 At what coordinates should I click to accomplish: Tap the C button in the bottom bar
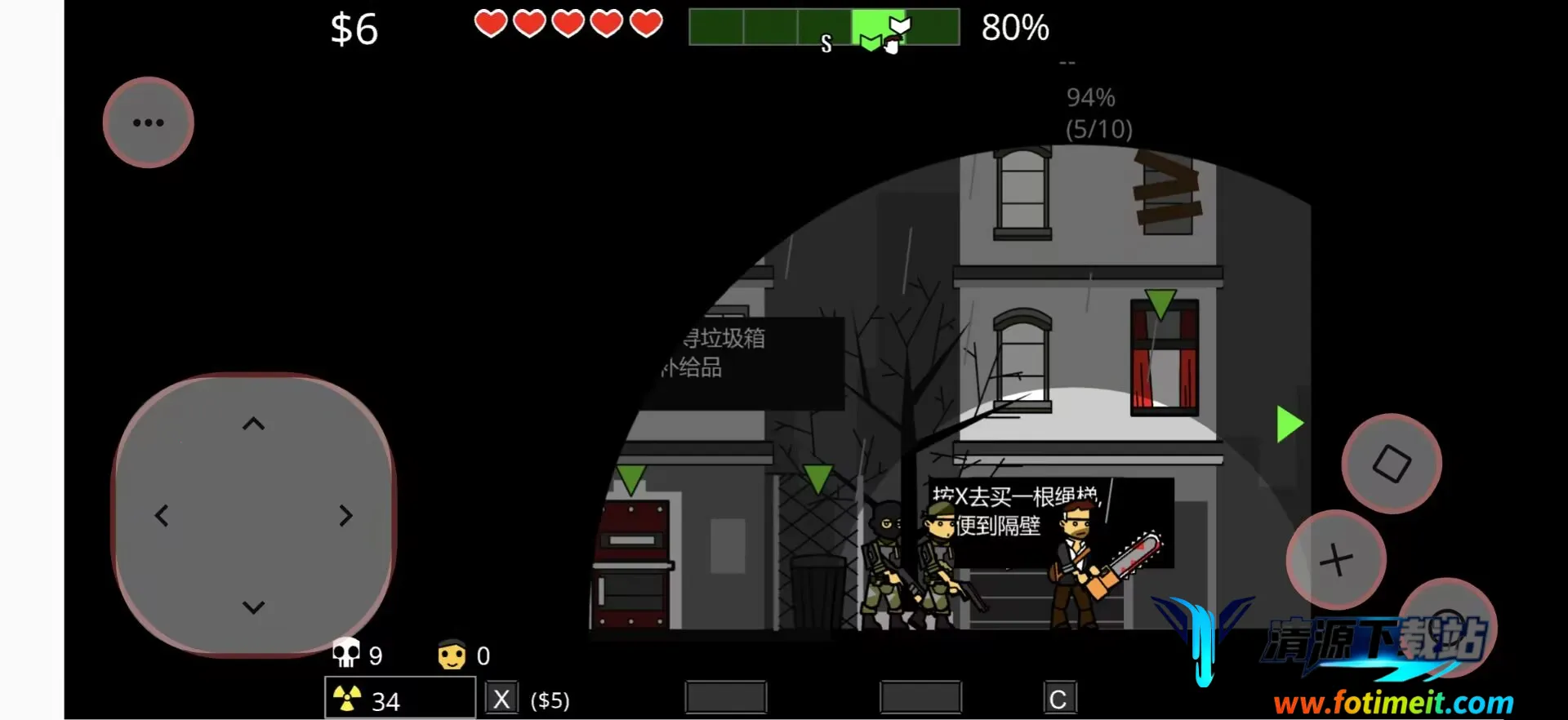pyautogui.click(x=1058, y=699)
